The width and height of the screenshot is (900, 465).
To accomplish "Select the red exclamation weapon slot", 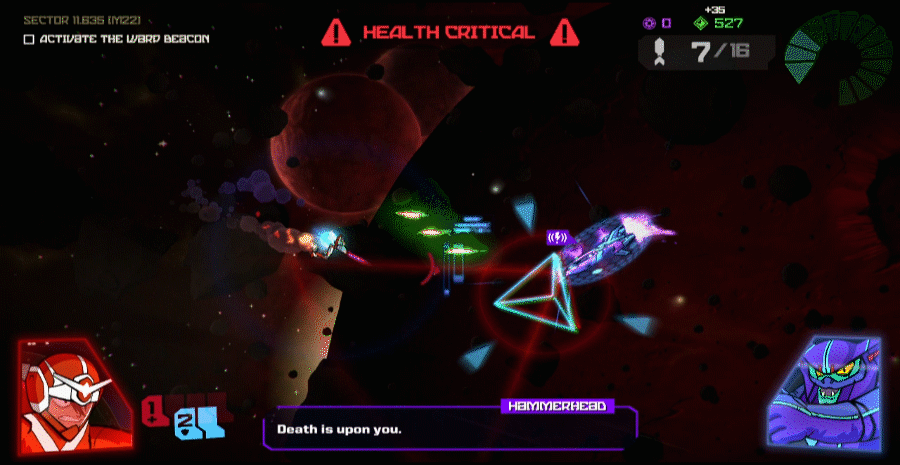I will [155, 408].
